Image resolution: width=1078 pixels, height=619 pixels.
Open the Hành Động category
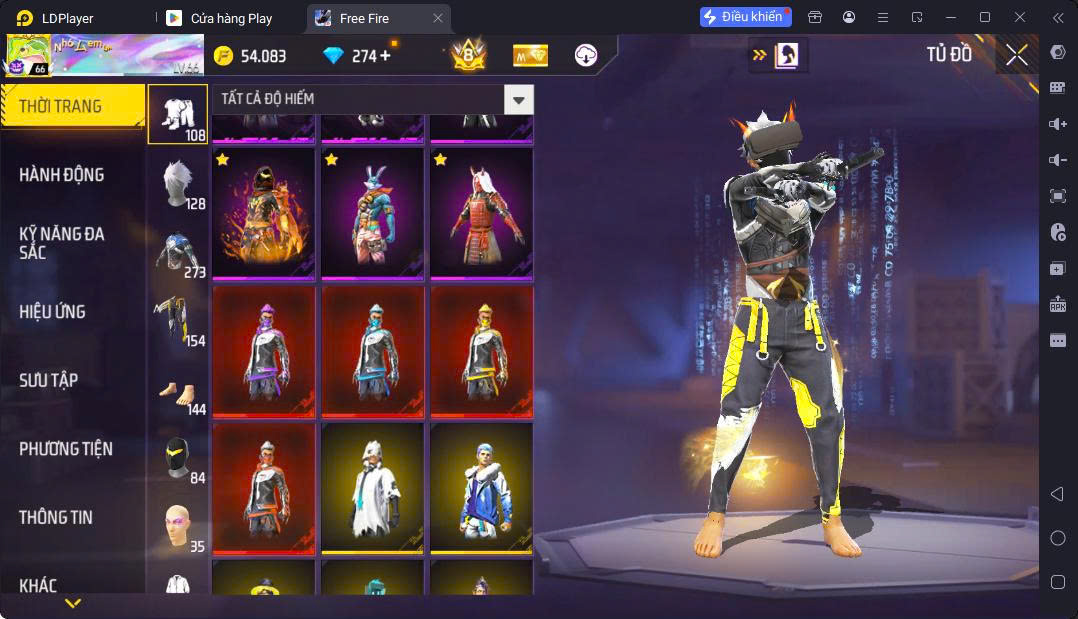point(62,175)
